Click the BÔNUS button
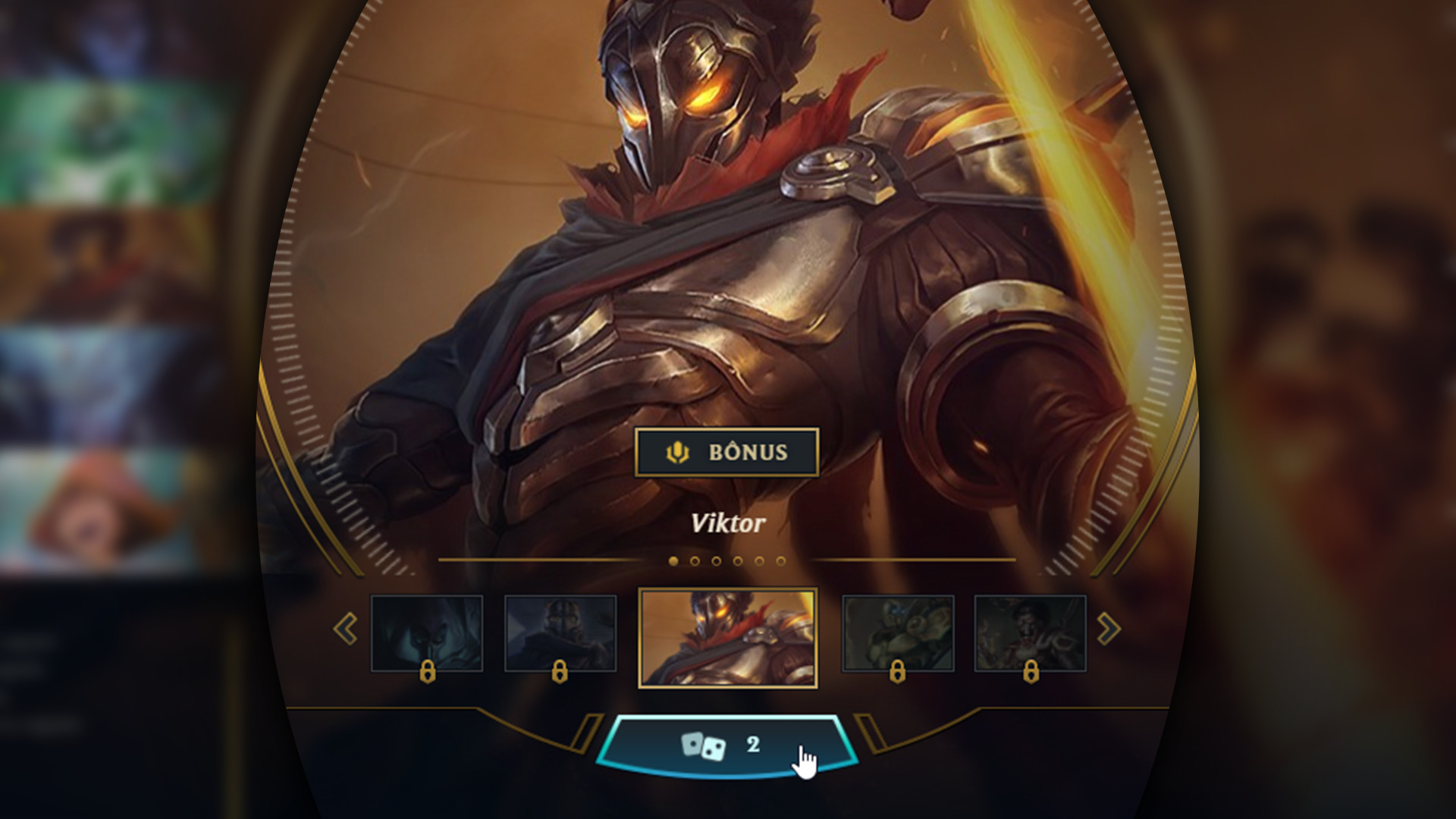Viewport: 1456px width, 819px height. [x=726, y=452]
